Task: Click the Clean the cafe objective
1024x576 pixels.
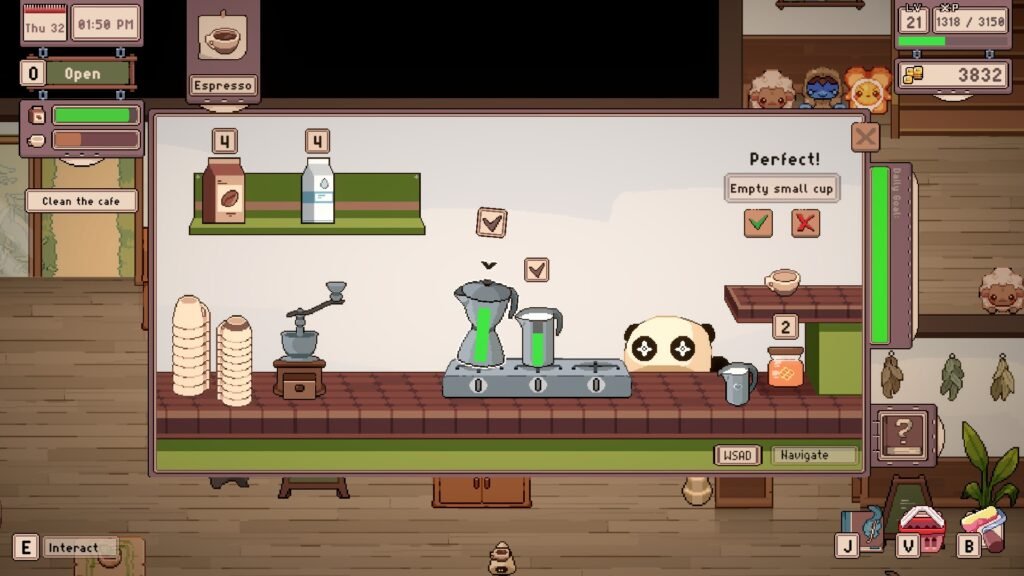Action: click(x=81, y=201)
